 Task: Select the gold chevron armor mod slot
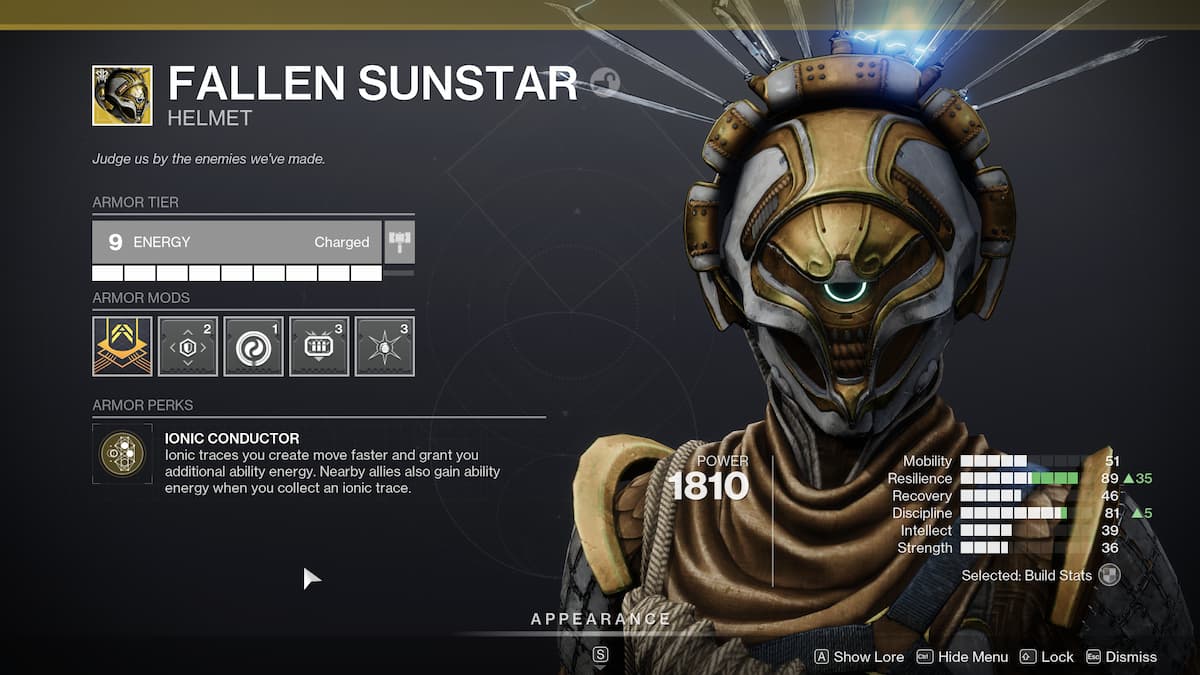pos(122,346)
